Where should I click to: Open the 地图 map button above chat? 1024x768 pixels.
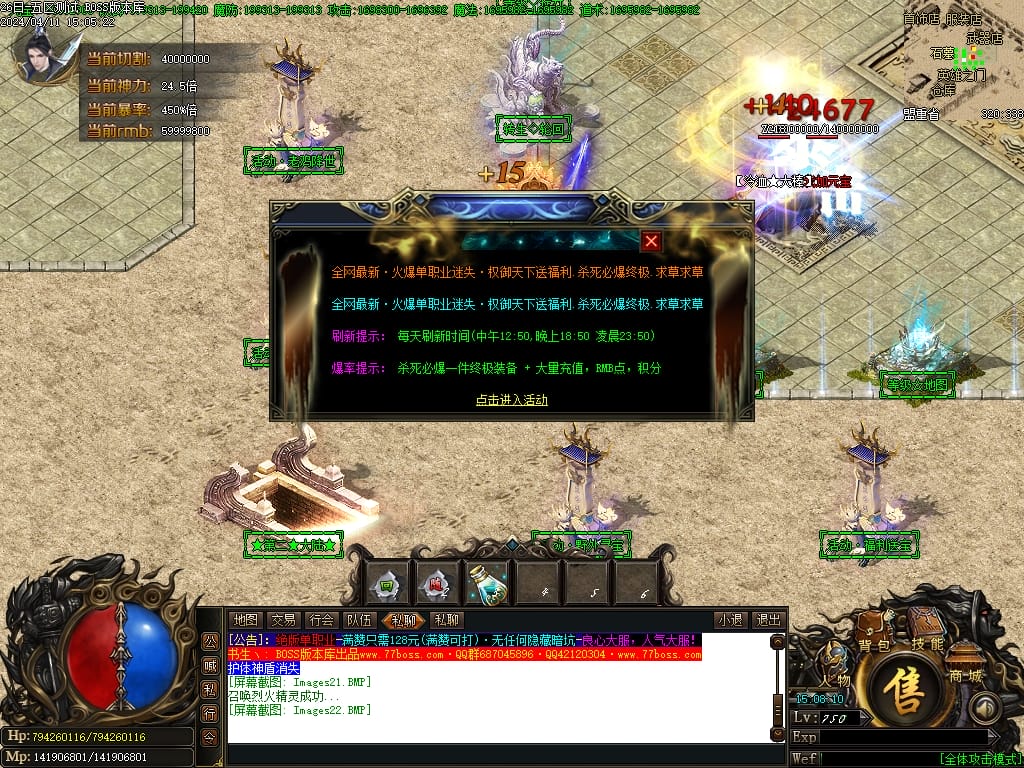pos(245,620)
